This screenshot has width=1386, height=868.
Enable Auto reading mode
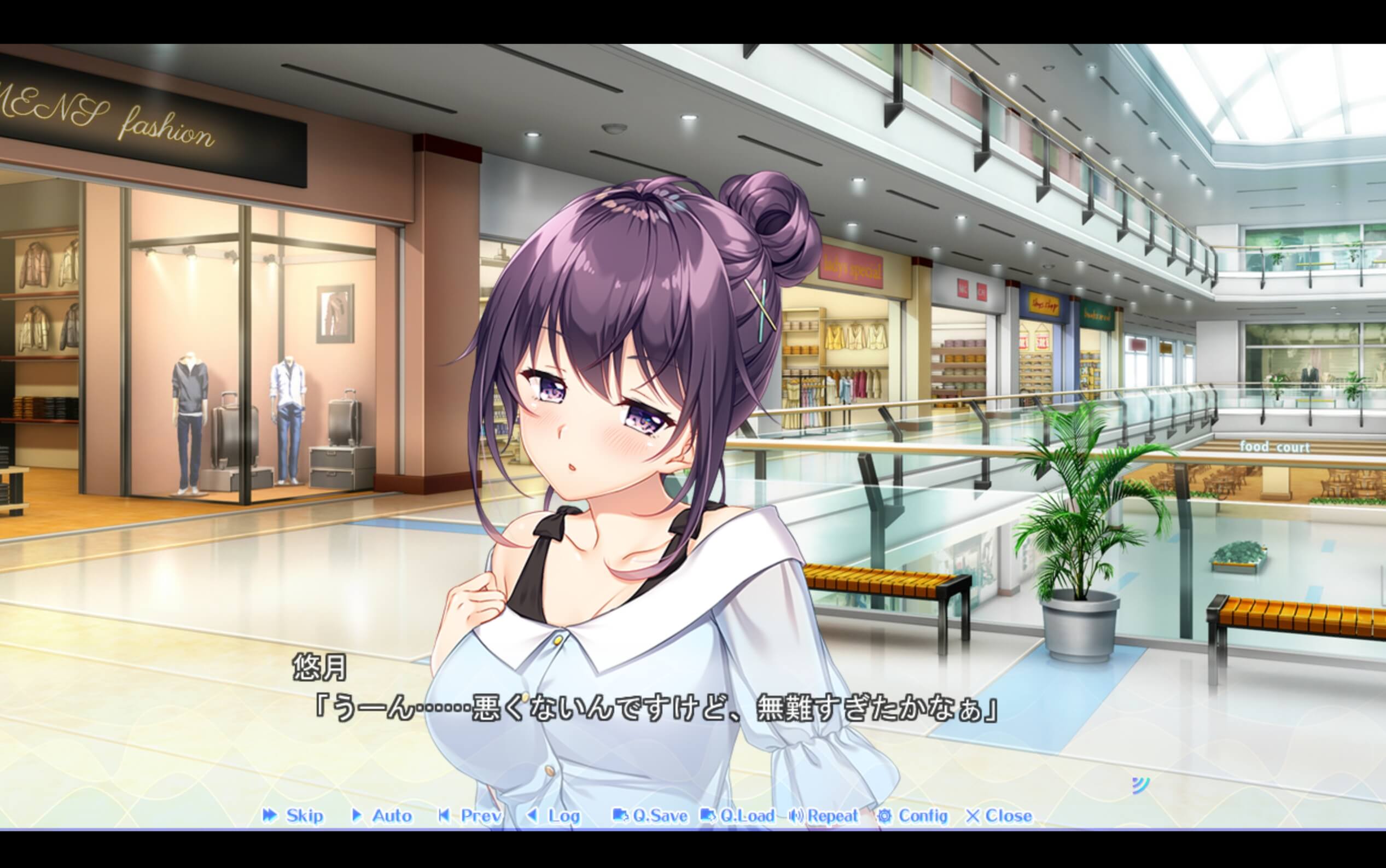[x=386, y=817]
